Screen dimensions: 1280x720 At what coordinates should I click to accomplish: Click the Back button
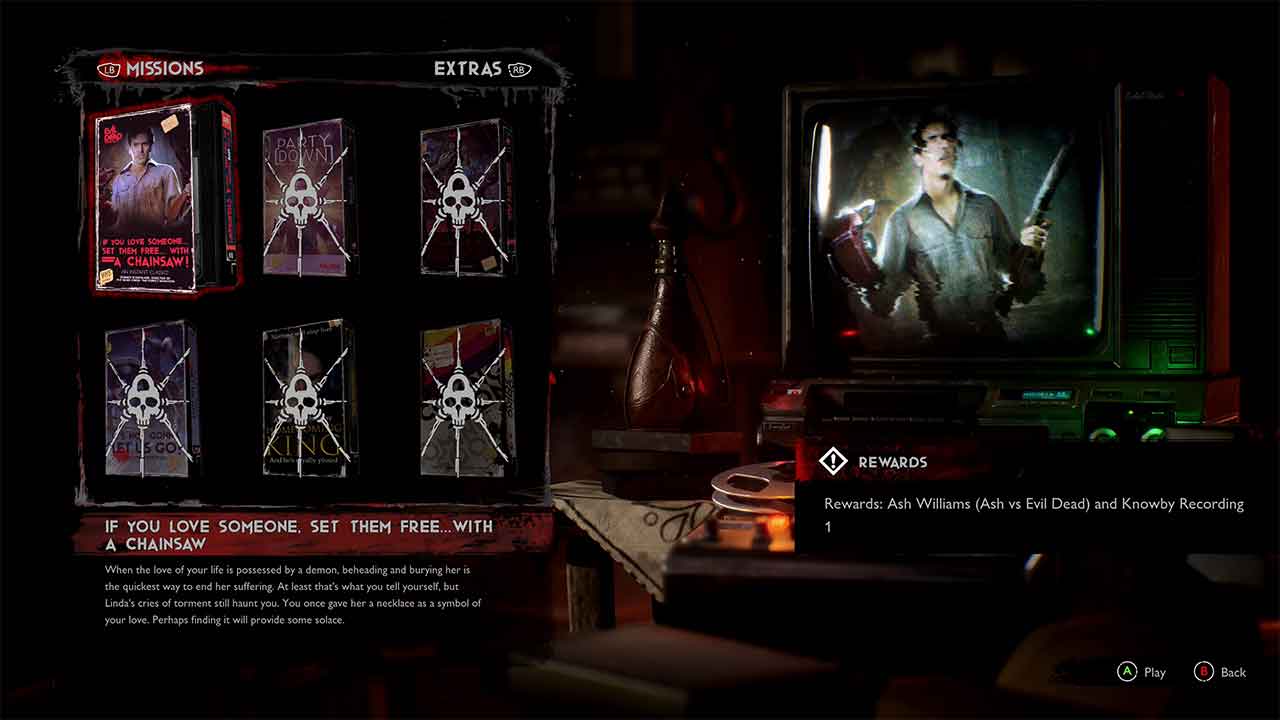(1220, 672)
